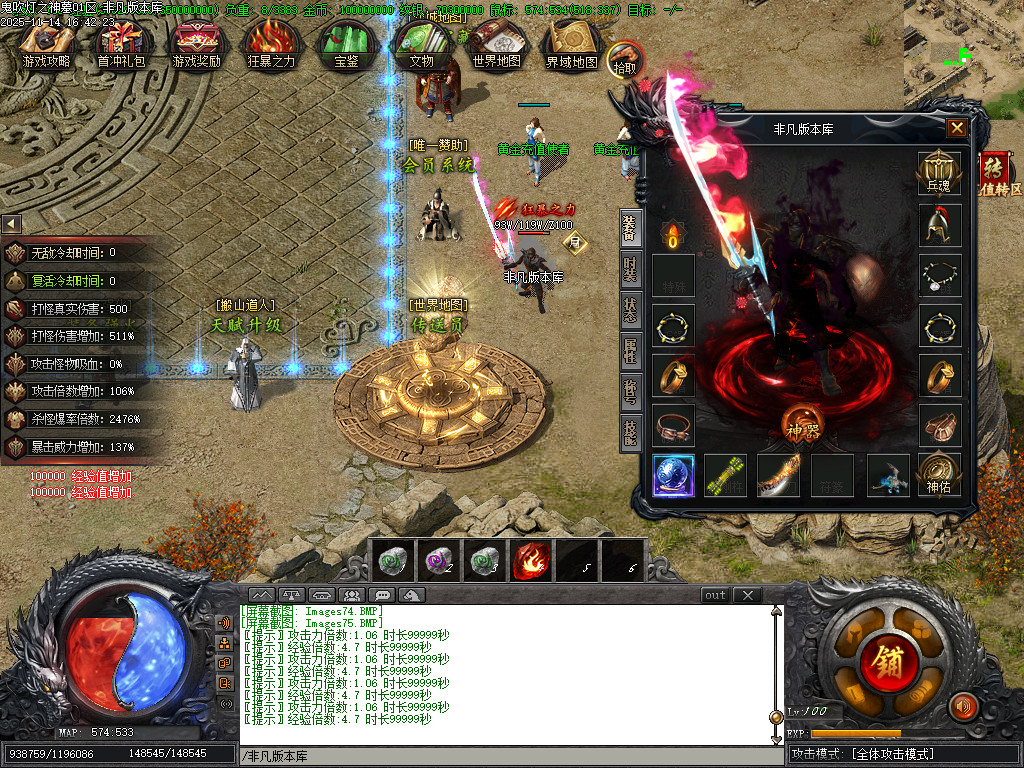This screenshot has height=768, width=1024.
Task: Open the 游戏奖励 rewards menu
Action: (197, 44)
